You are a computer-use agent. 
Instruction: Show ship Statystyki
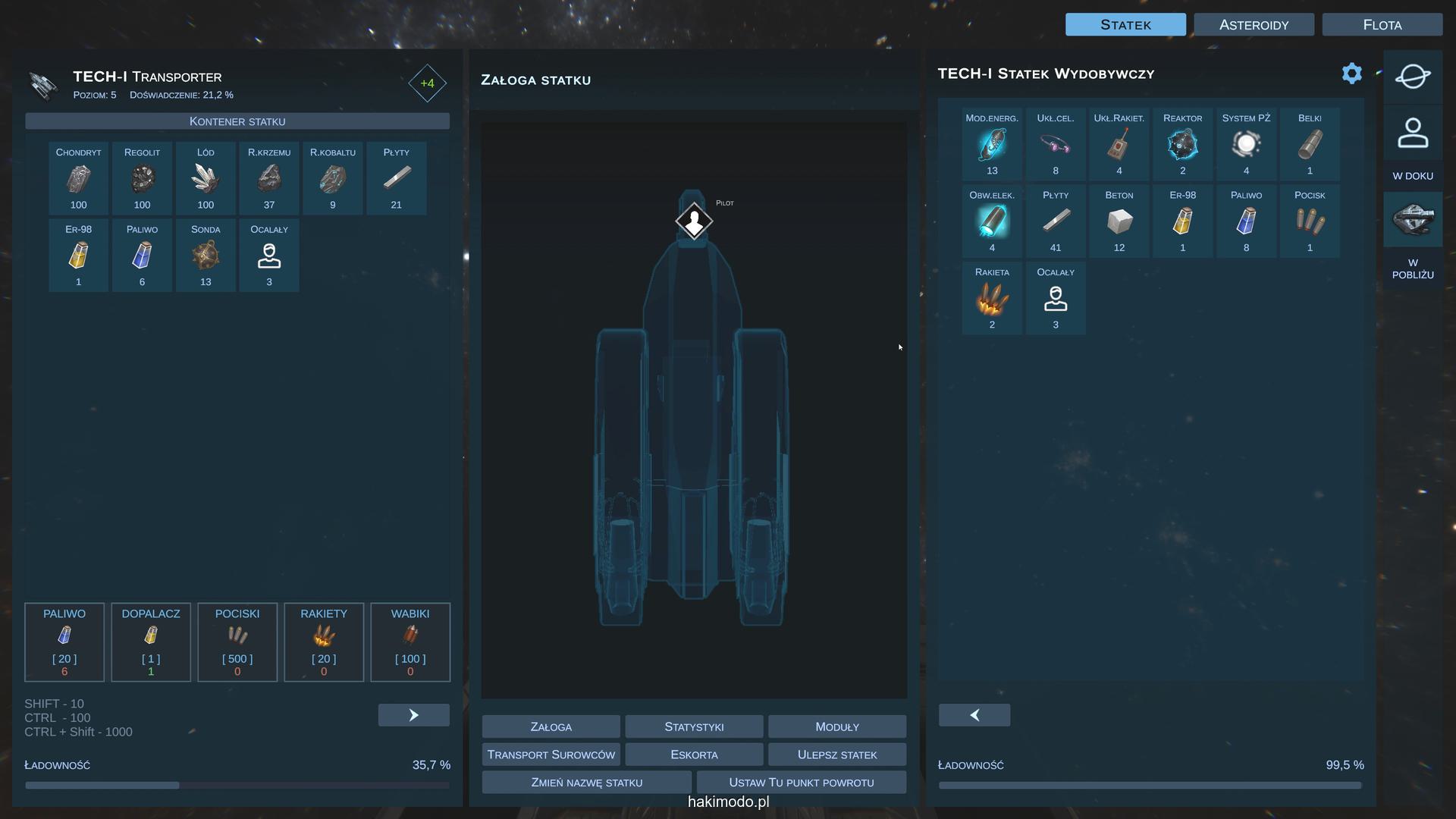pyautogui.click(x=694, y=726)
